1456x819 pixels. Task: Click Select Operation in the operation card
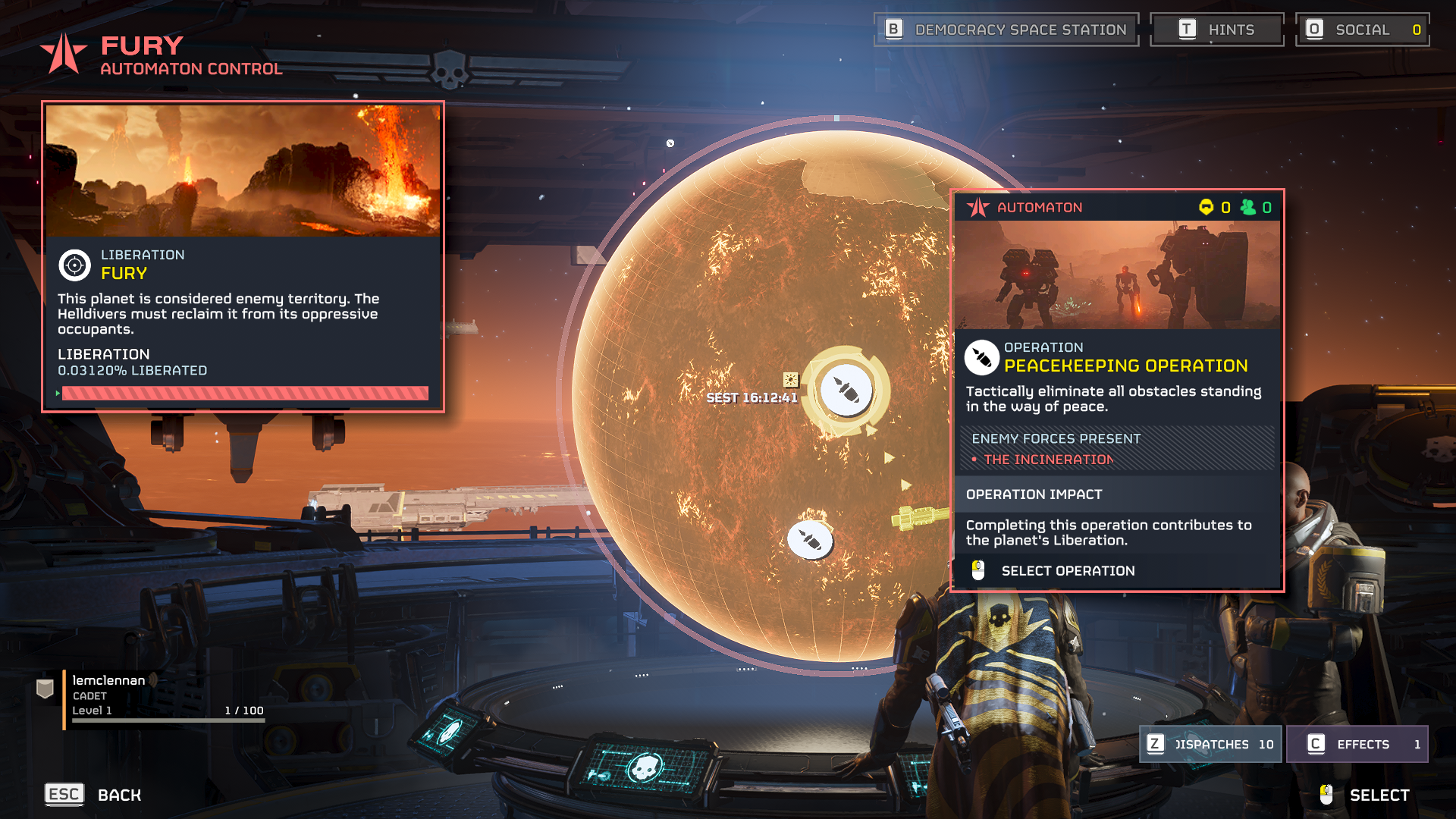pos(1067,571)
